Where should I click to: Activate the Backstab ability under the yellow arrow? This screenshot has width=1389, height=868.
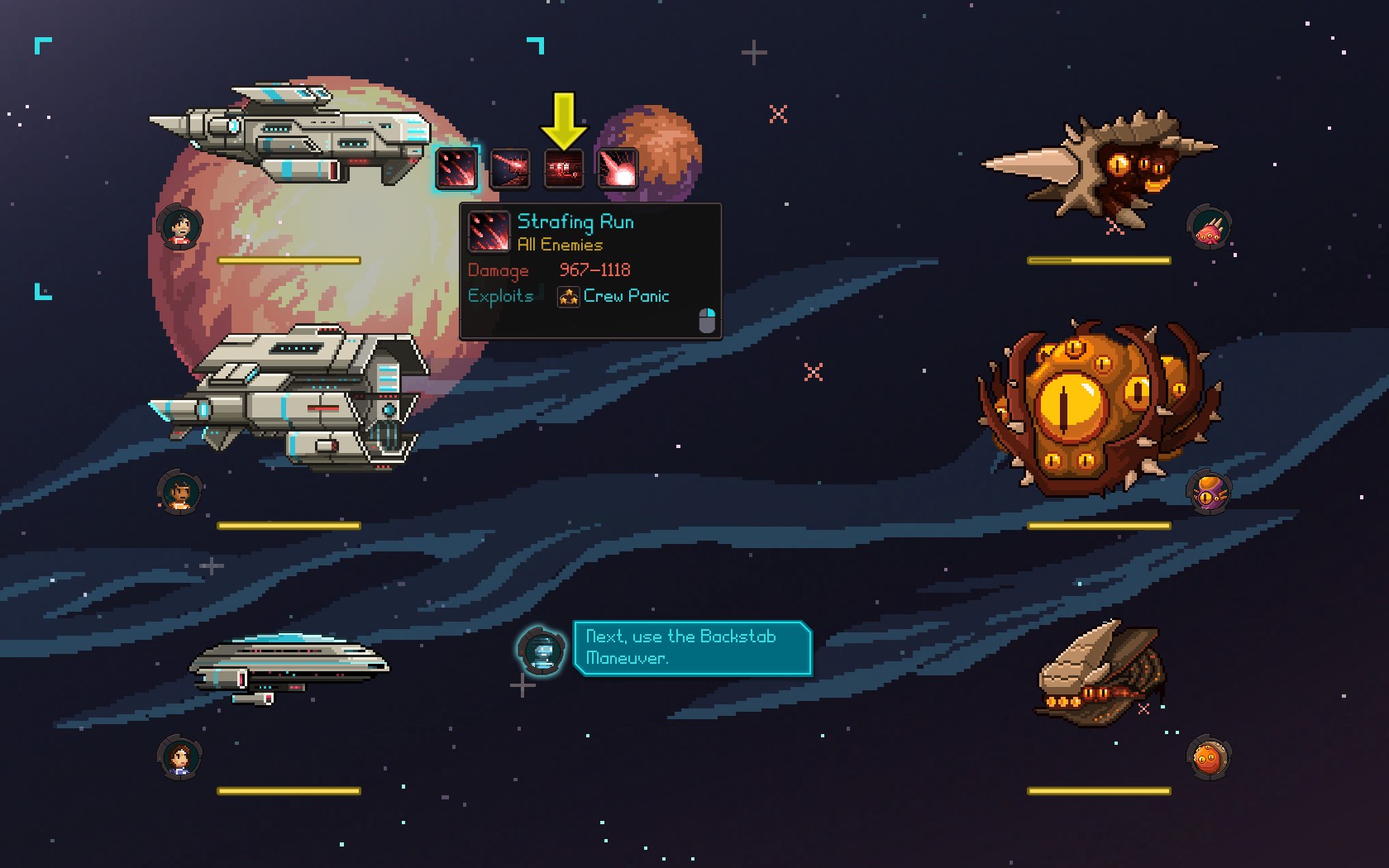(564, 169)
